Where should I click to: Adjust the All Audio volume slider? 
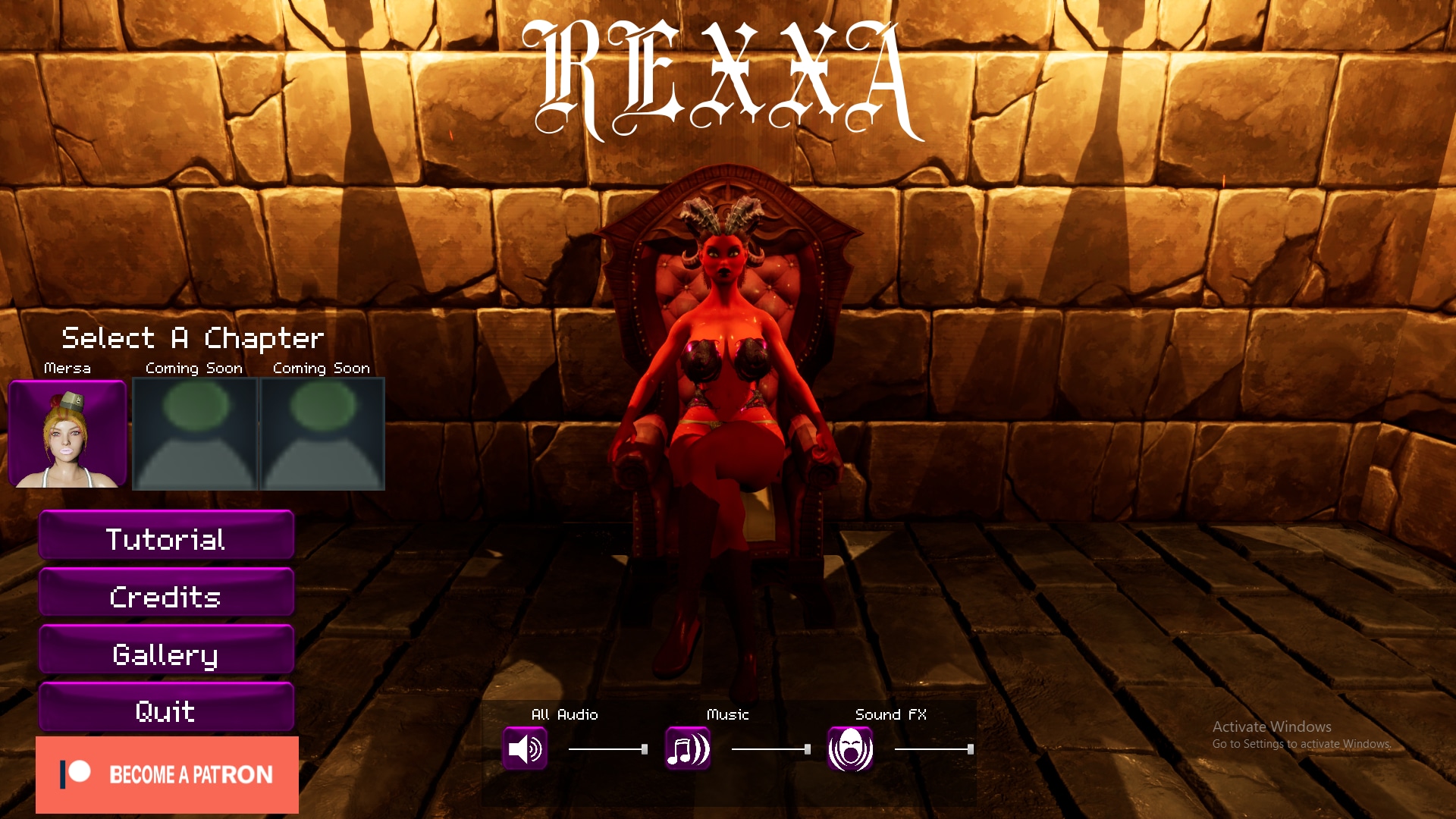point(607,749)
